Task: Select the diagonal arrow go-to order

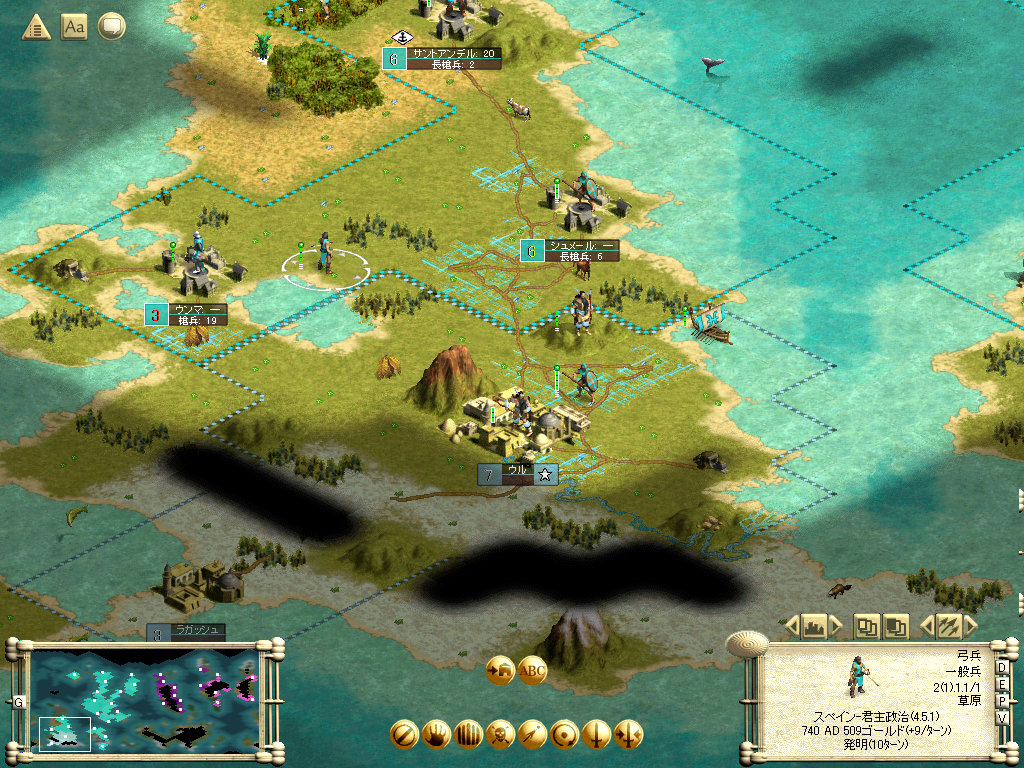Action: click(x=532, y=735)
